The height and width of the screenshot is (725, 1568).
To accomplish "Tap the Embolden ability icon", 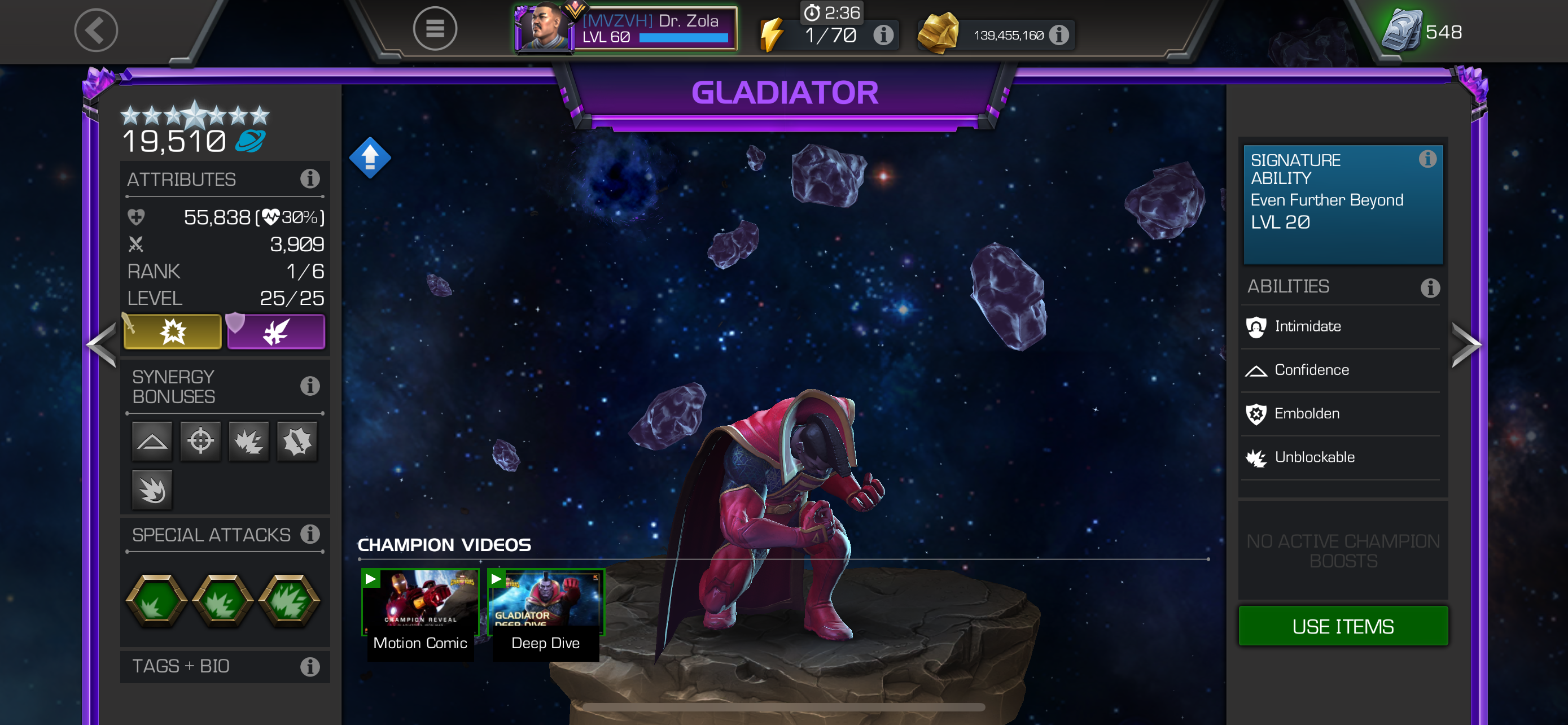I will pyautogui.click(x=1255, y=413).
